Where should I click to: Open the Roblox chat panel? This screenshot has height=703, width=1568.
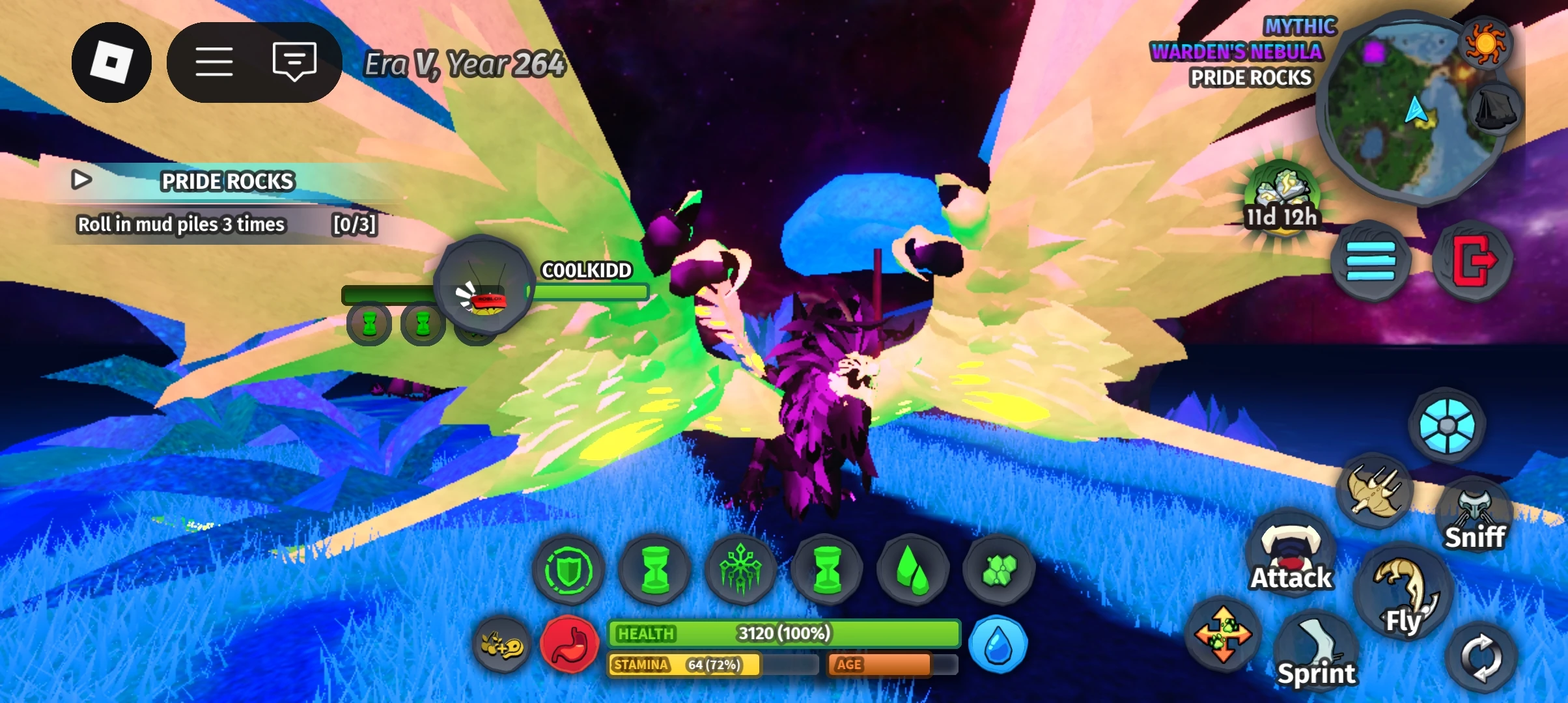pos(295,61)
